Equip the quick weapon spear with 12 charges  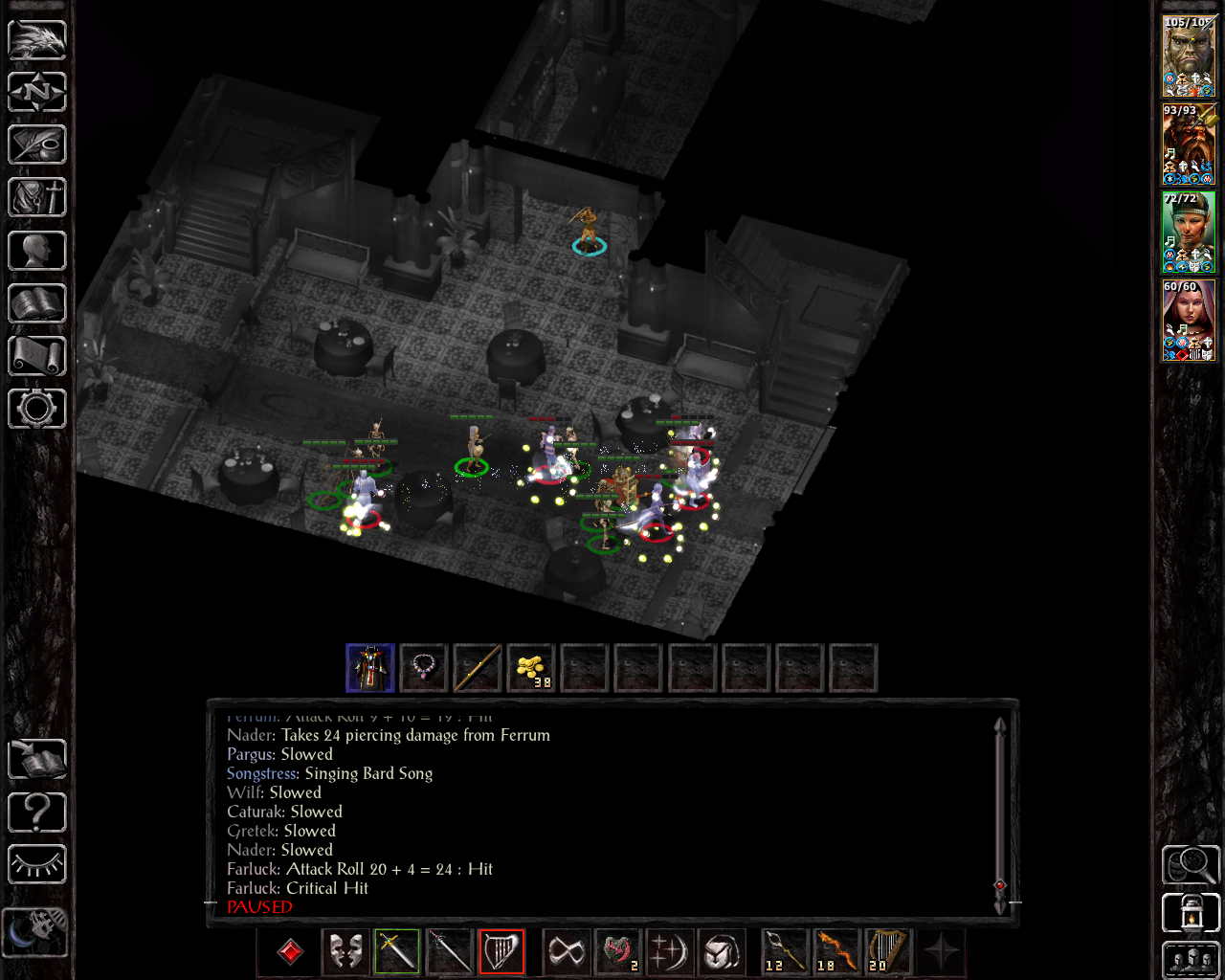[x=783, y=951]
